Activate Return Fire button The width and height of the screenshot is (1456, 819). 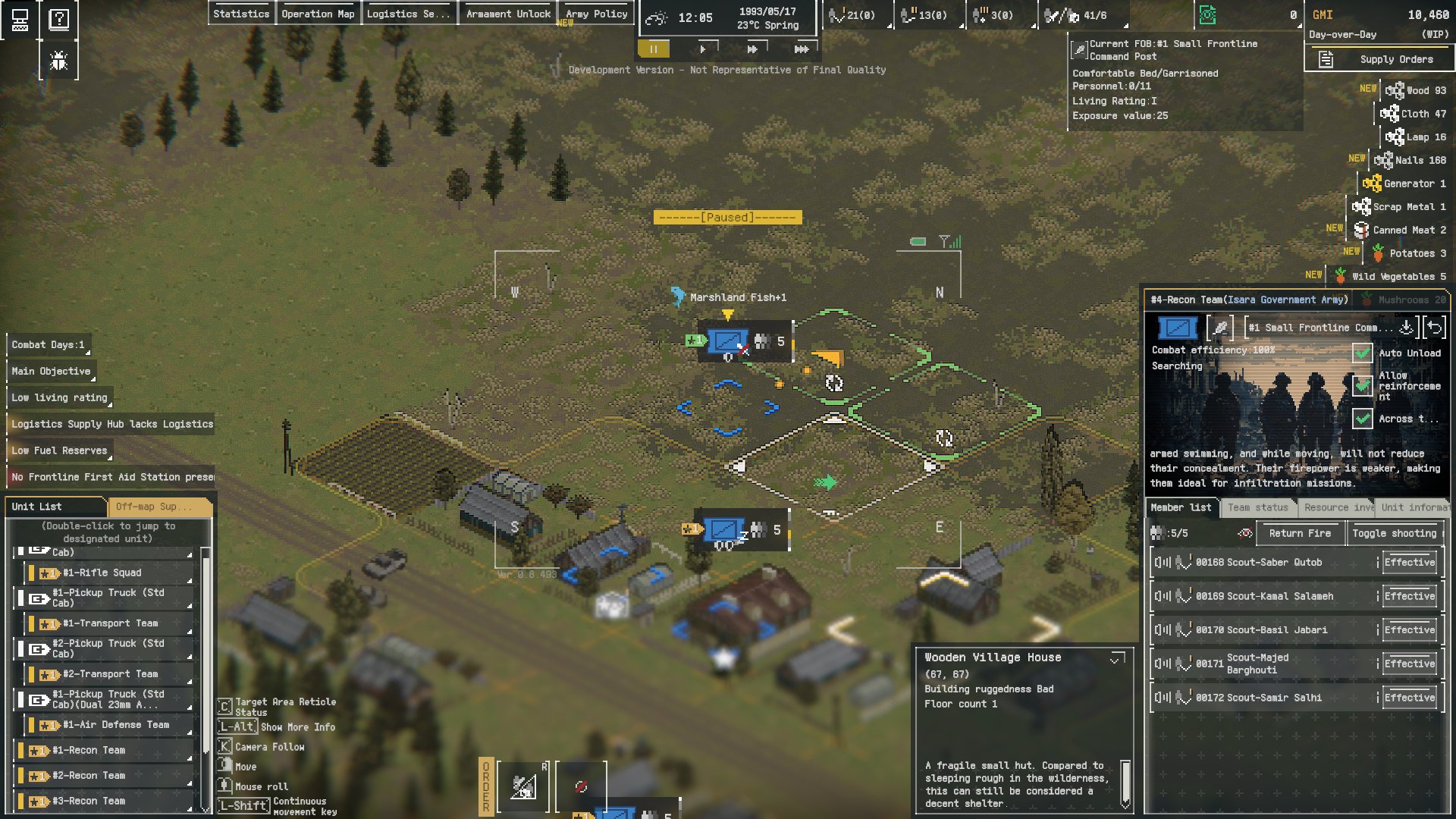click(x=1300, y=533)
